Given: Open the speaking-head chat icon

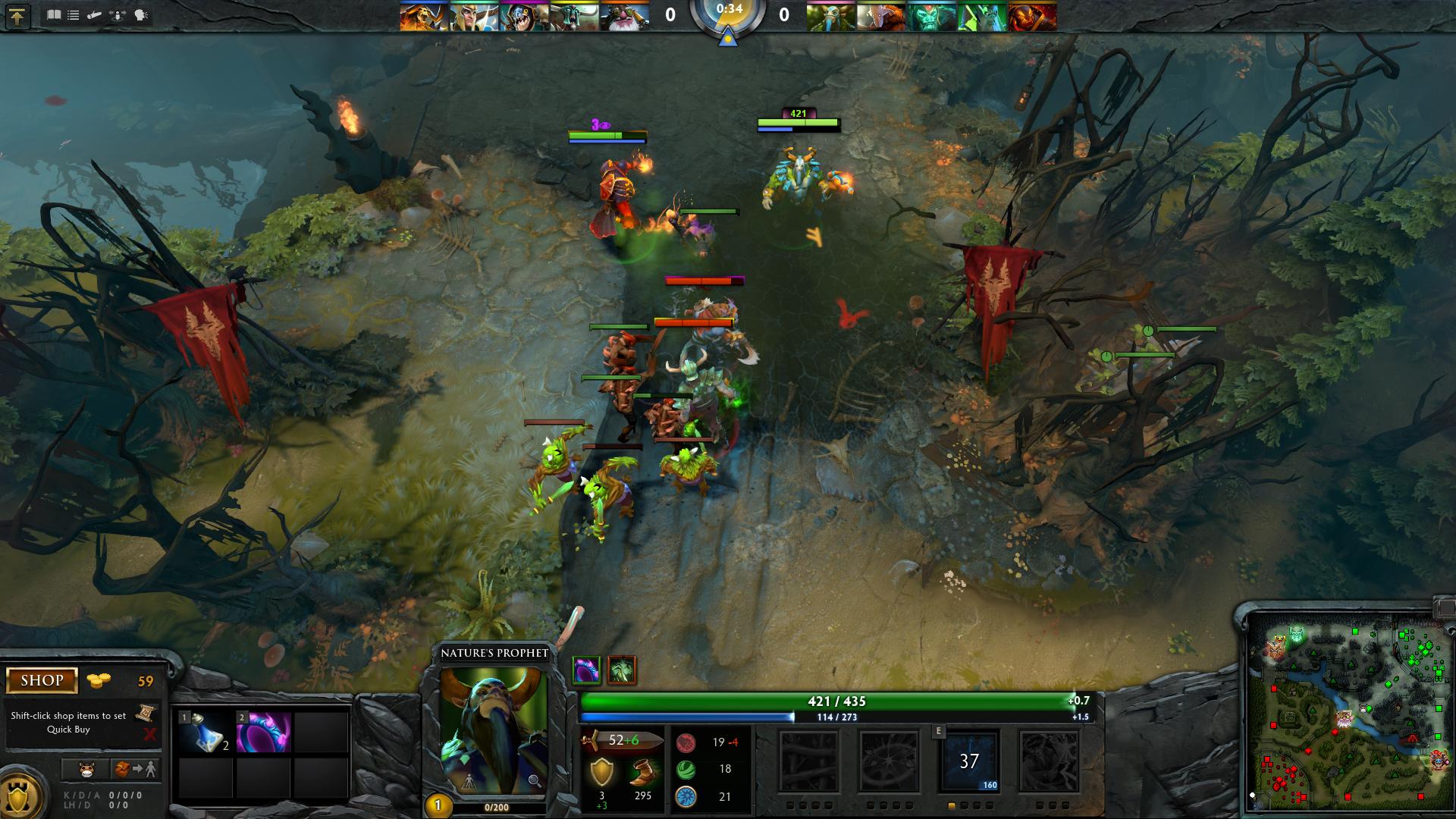Looking at the screenshot, I should [142, 15].
